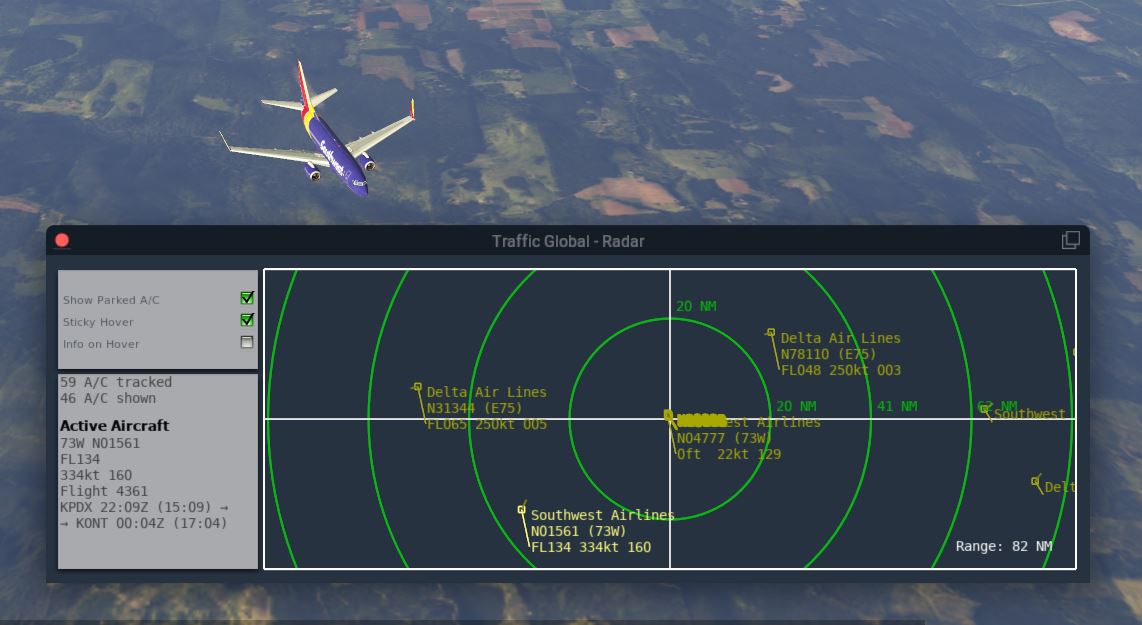Viewport: 1142px width, 625px height.
Task: Click the N04777 aircraft marker at radar center
Action: coord(669,415)
